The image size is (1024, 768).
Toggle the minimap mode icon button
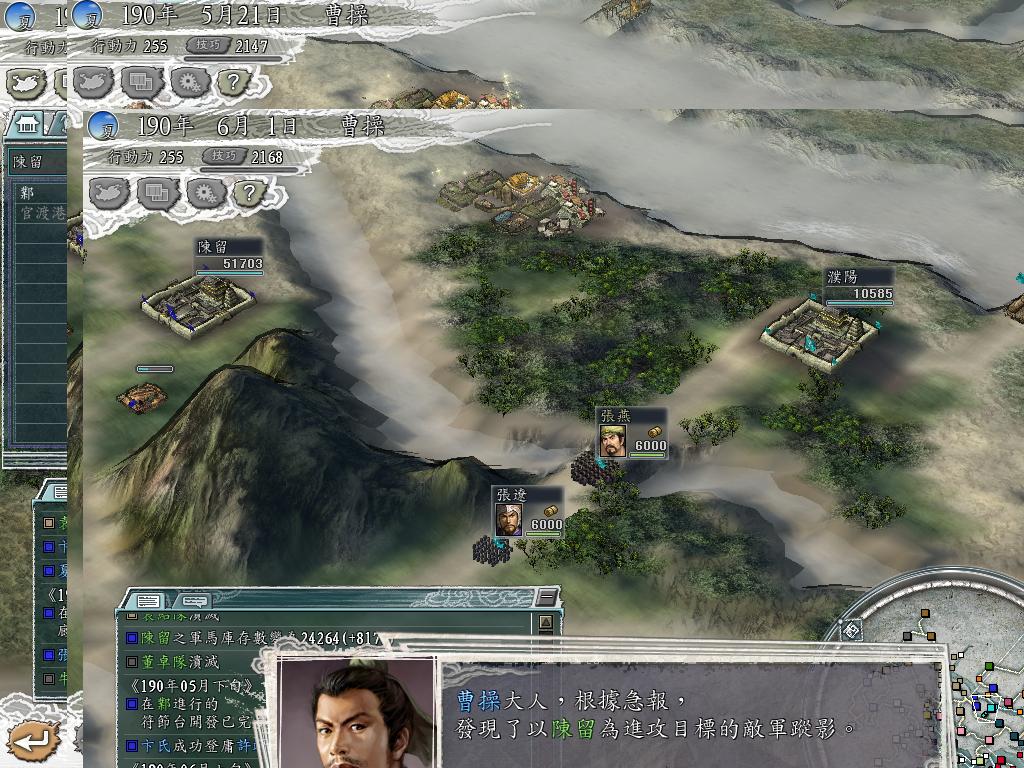pos(850,630)
